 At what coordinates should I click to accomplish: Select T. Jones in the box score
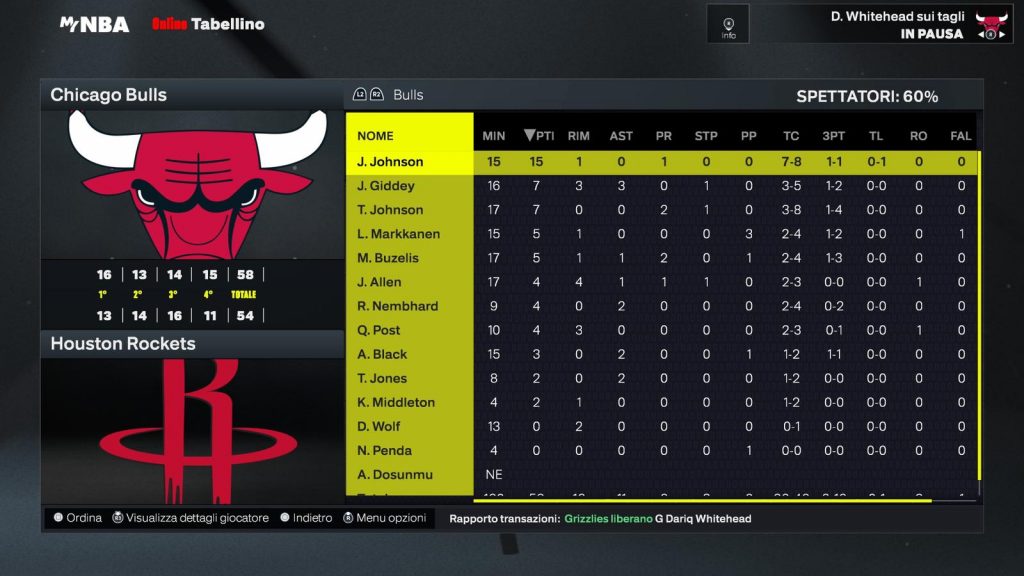(382, 378)
